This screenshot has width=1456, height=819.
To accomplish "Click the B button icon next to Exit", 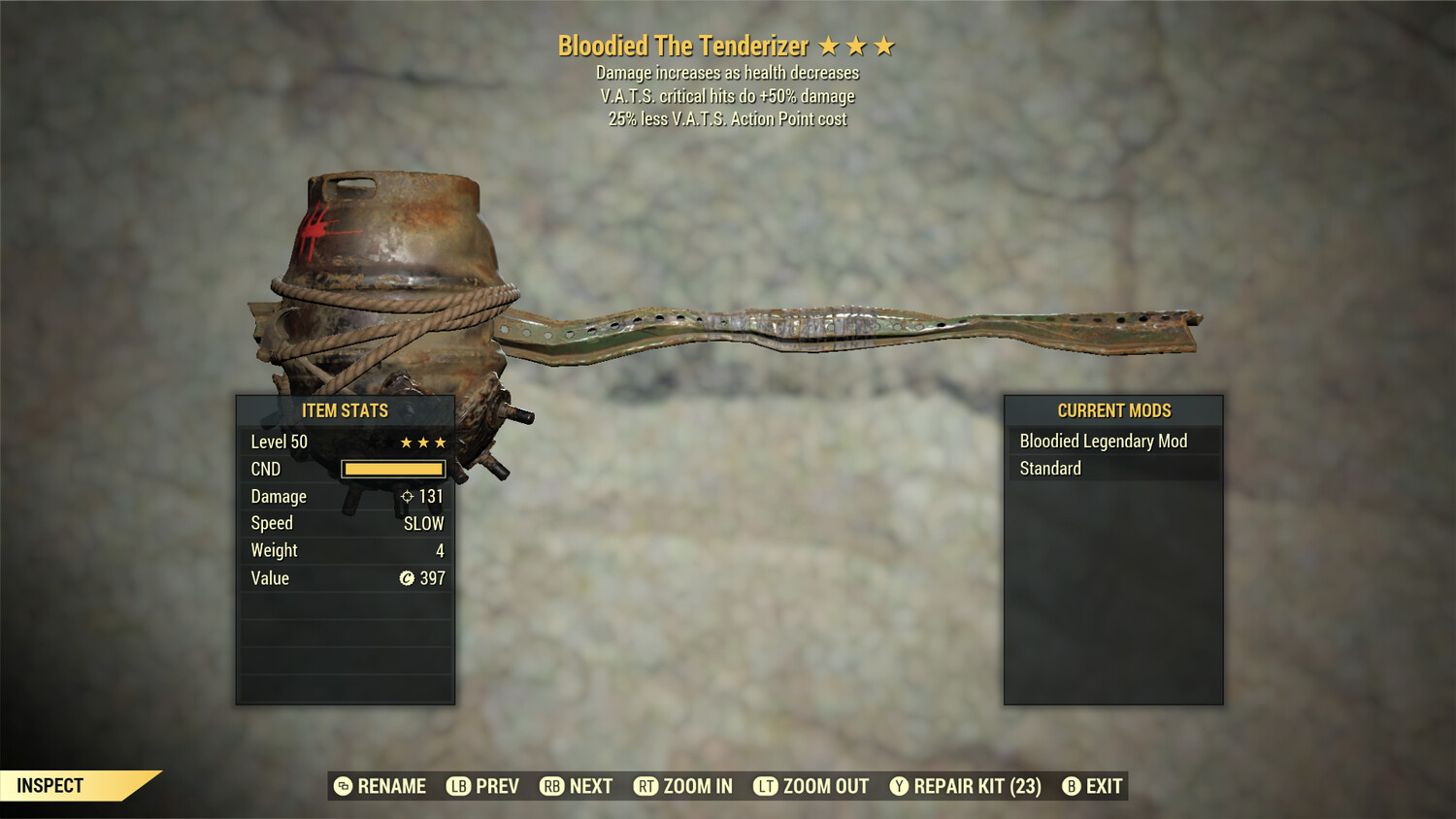I will pyautogui.click(x=1072, y=786).
